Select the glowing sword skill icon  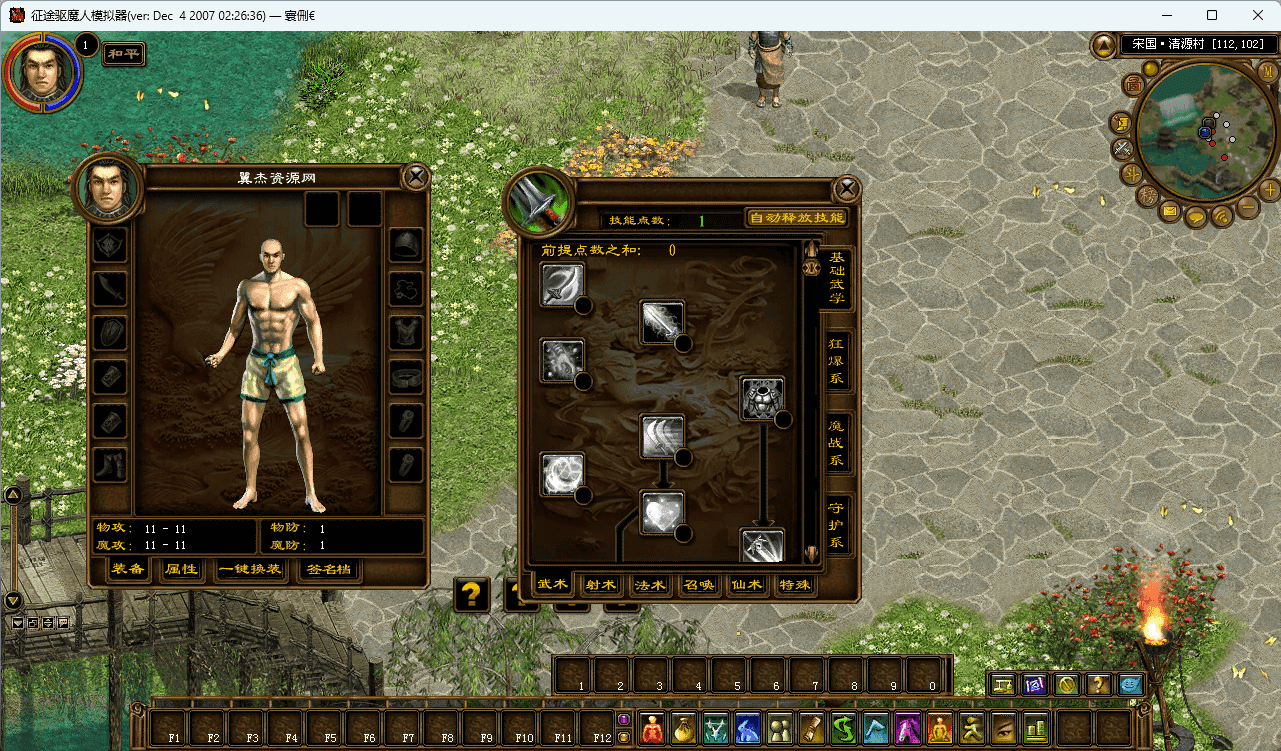pyautogui.click(x=662, y=322)
